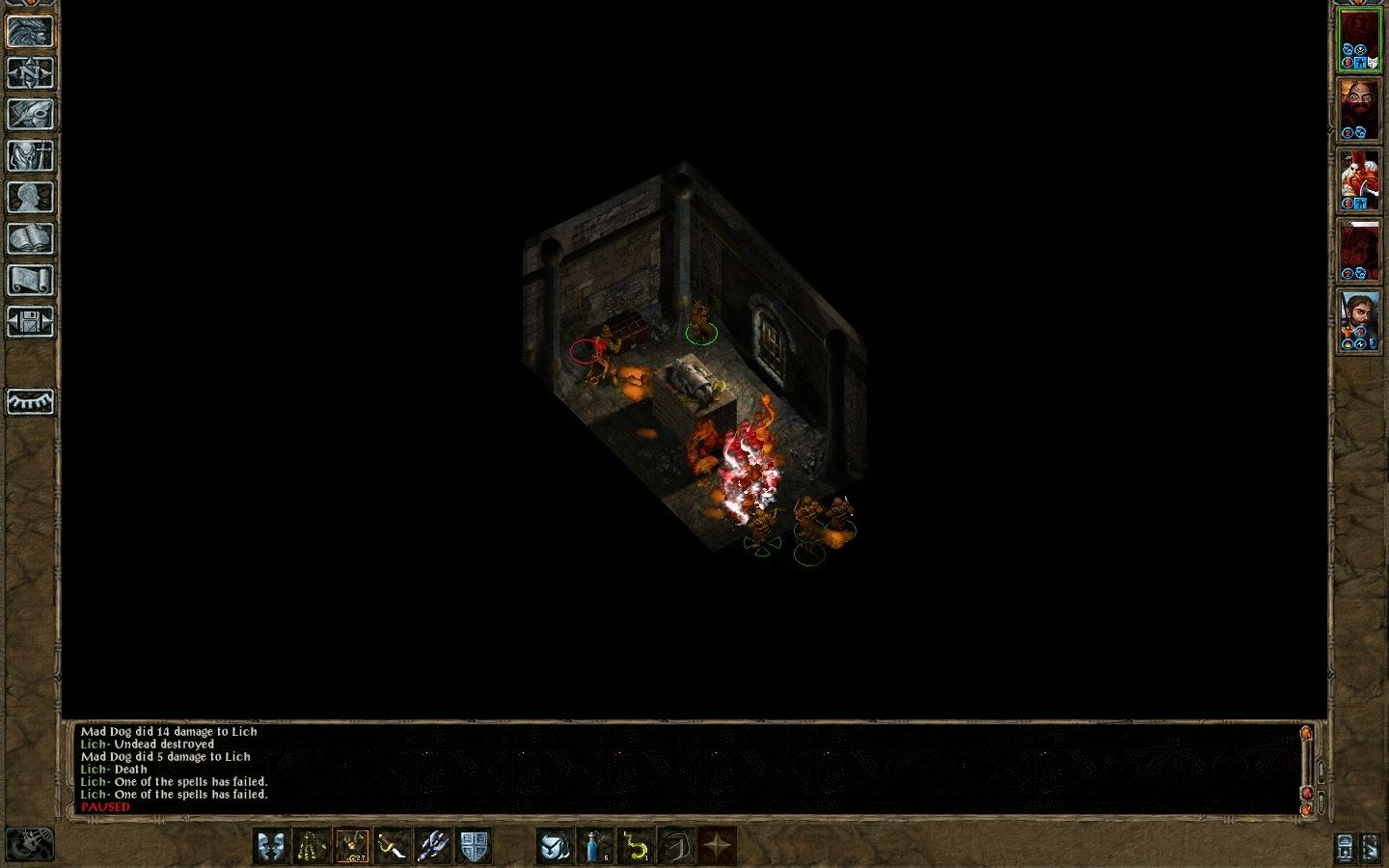Expand the message log with the upper chevron
1389x868 pixels.
point(1321,772)
